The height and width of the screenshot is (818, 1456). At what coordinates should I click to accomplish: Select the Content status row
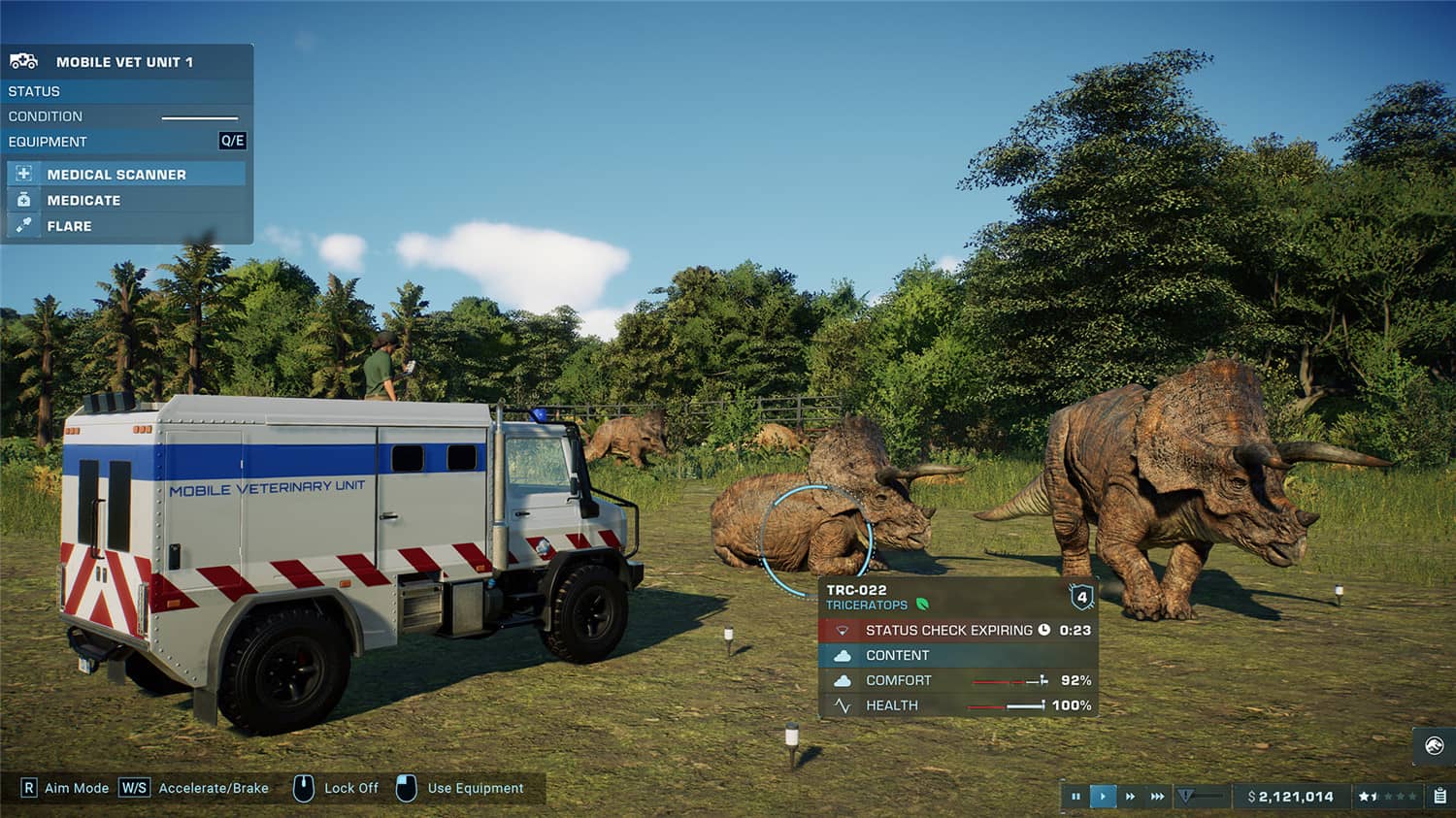click(x=898, y=655)
